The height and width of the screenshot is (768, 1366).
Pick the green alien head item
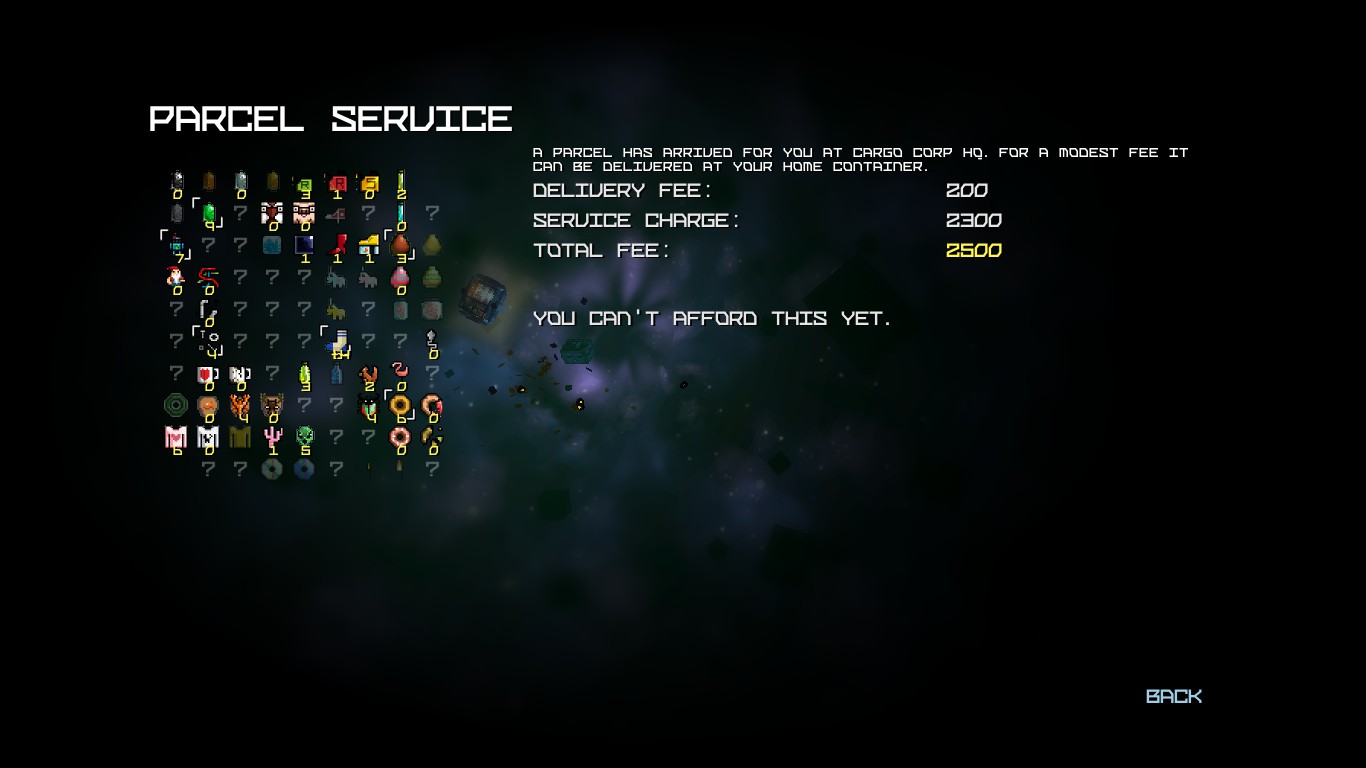coord(304,437)
